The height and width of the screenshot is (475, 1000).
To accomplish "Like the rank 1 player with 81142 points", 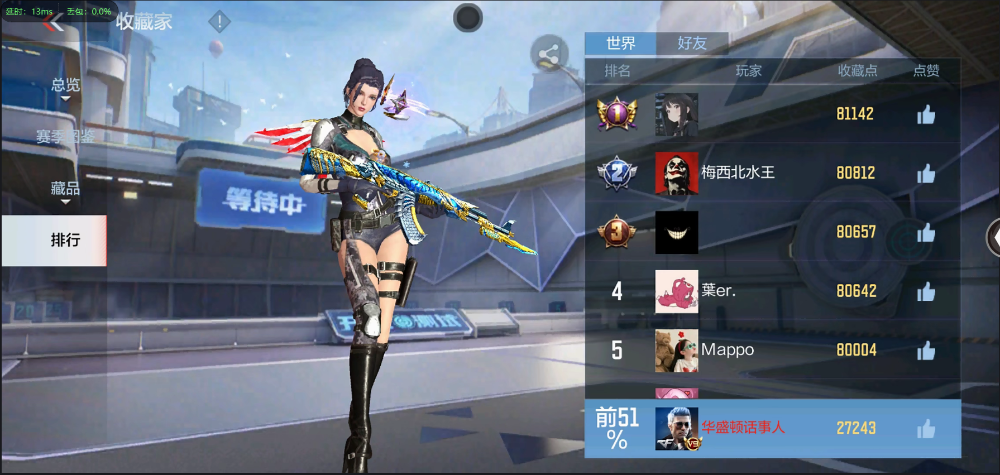I will [926, 114].
